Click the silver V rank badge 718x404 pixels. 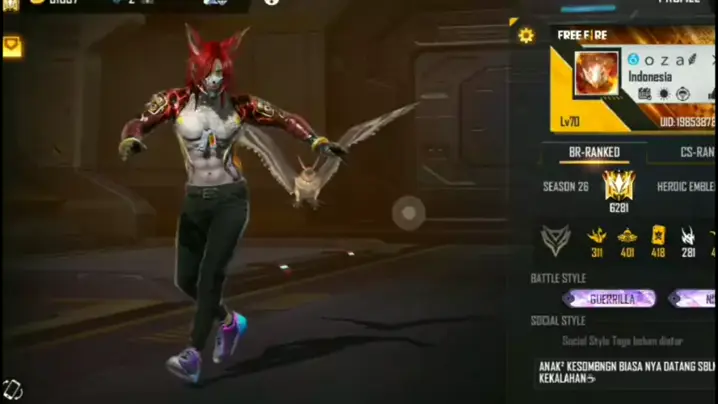tap(554, 240)
